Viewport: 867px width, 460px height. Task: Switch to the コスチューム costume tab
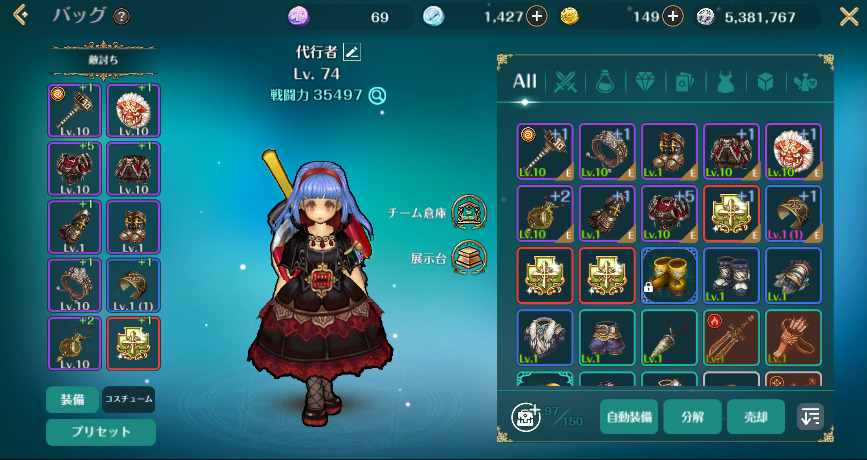129,399
